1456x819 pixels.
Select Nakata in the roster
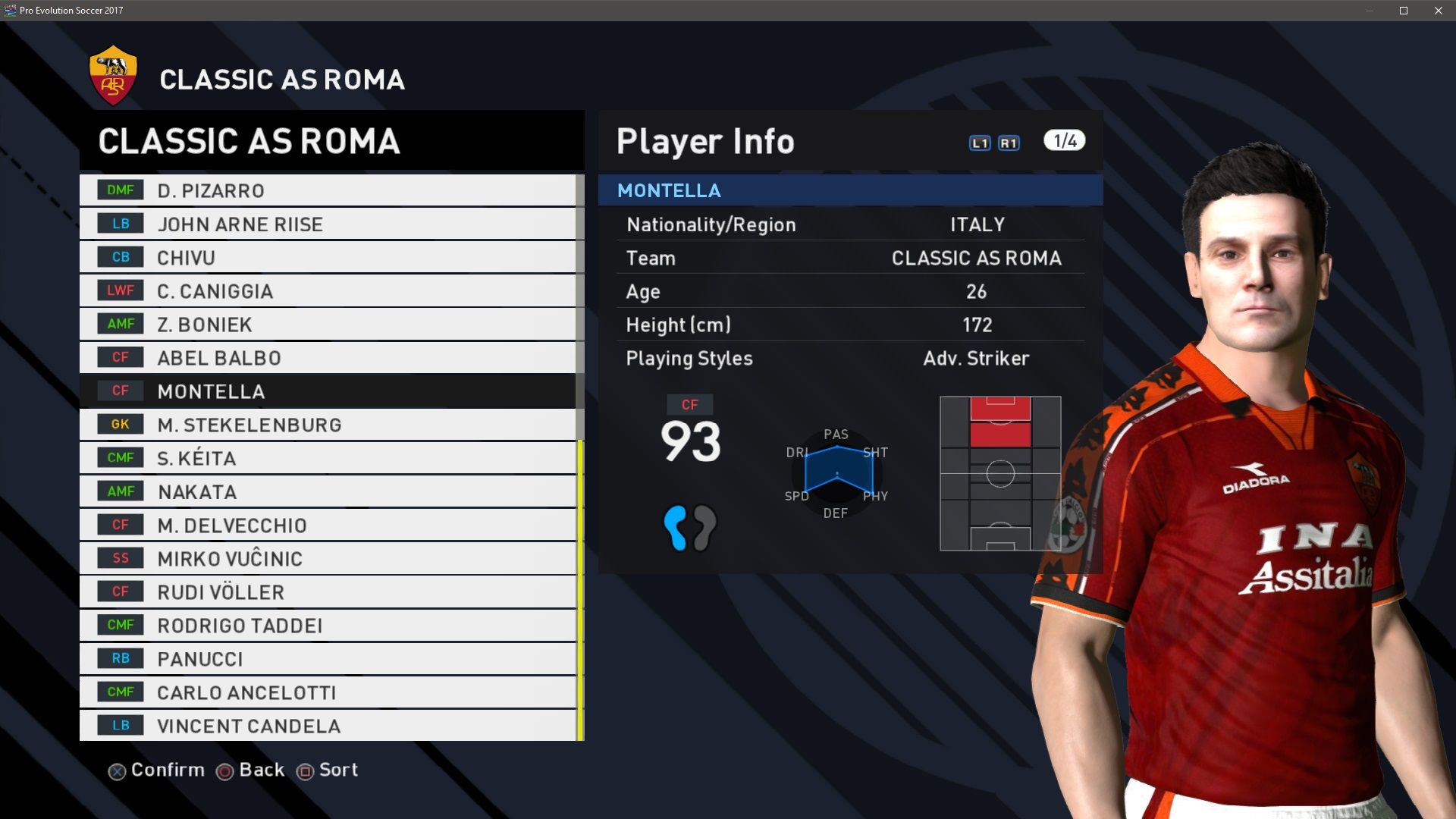[328, 491]
